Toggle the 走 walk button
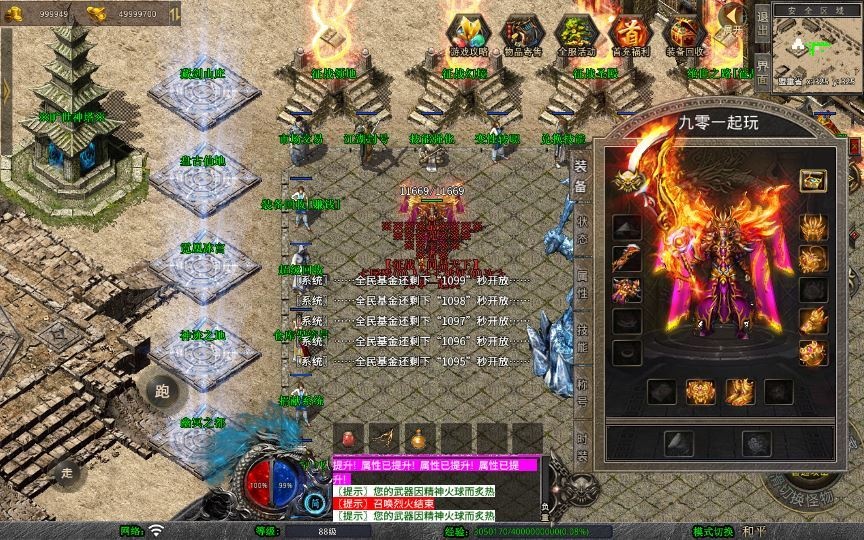The image size is (864, 540). 68,472
